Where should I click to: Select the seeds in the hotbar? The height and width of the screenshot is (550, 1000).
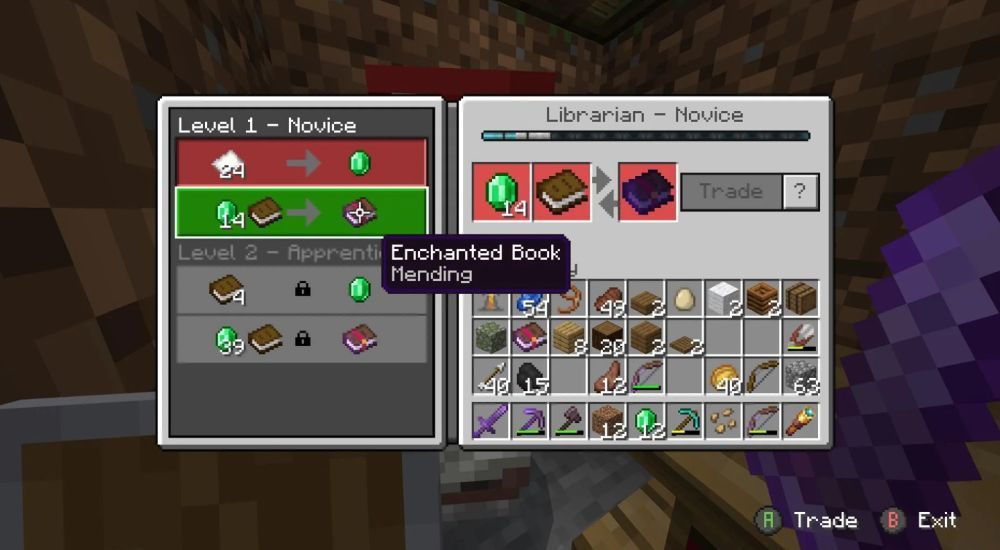click(723, 420)
